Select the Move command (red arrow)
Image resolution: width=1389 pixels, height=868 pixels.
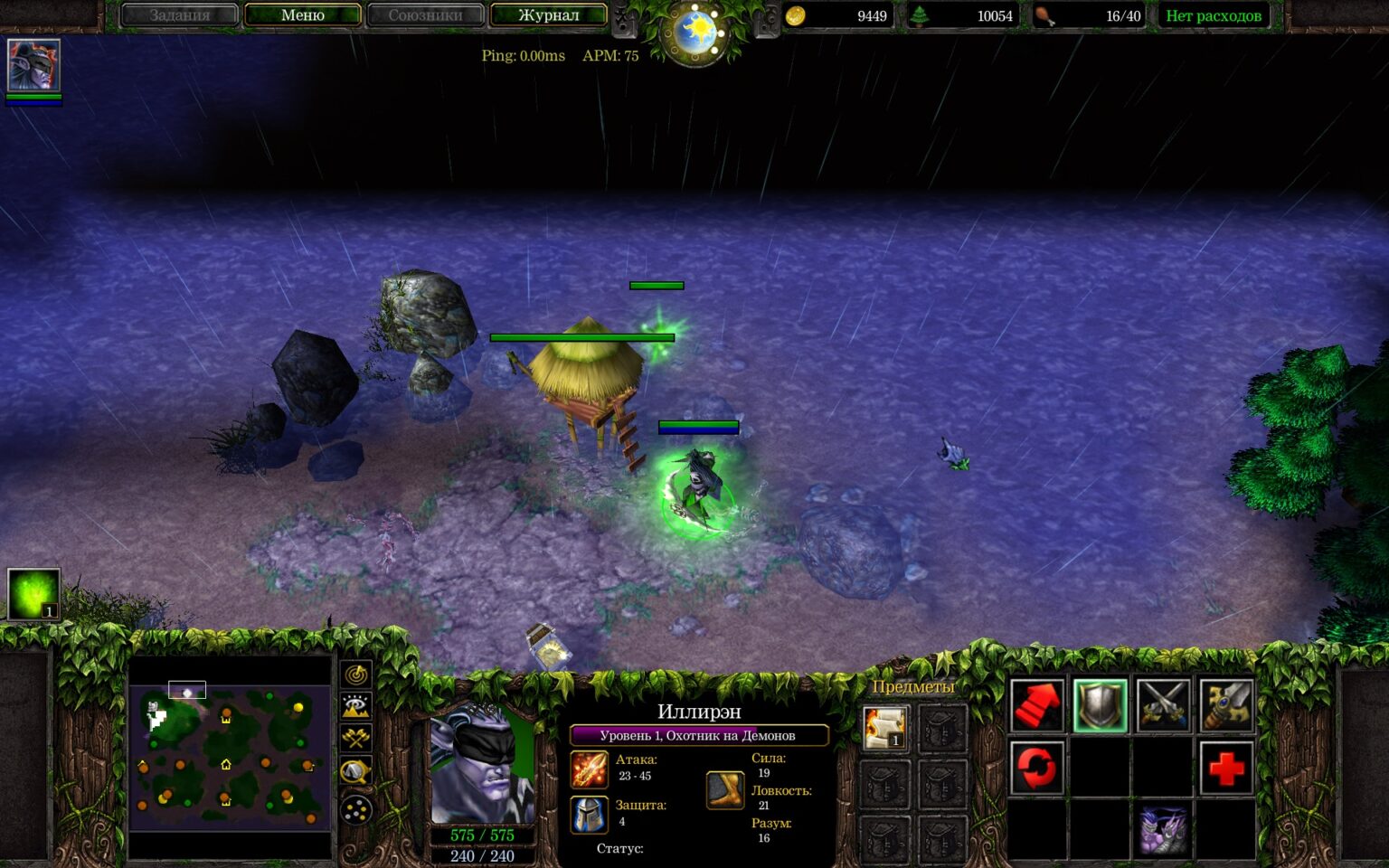pyautogui.click(x=1036, y=705)
